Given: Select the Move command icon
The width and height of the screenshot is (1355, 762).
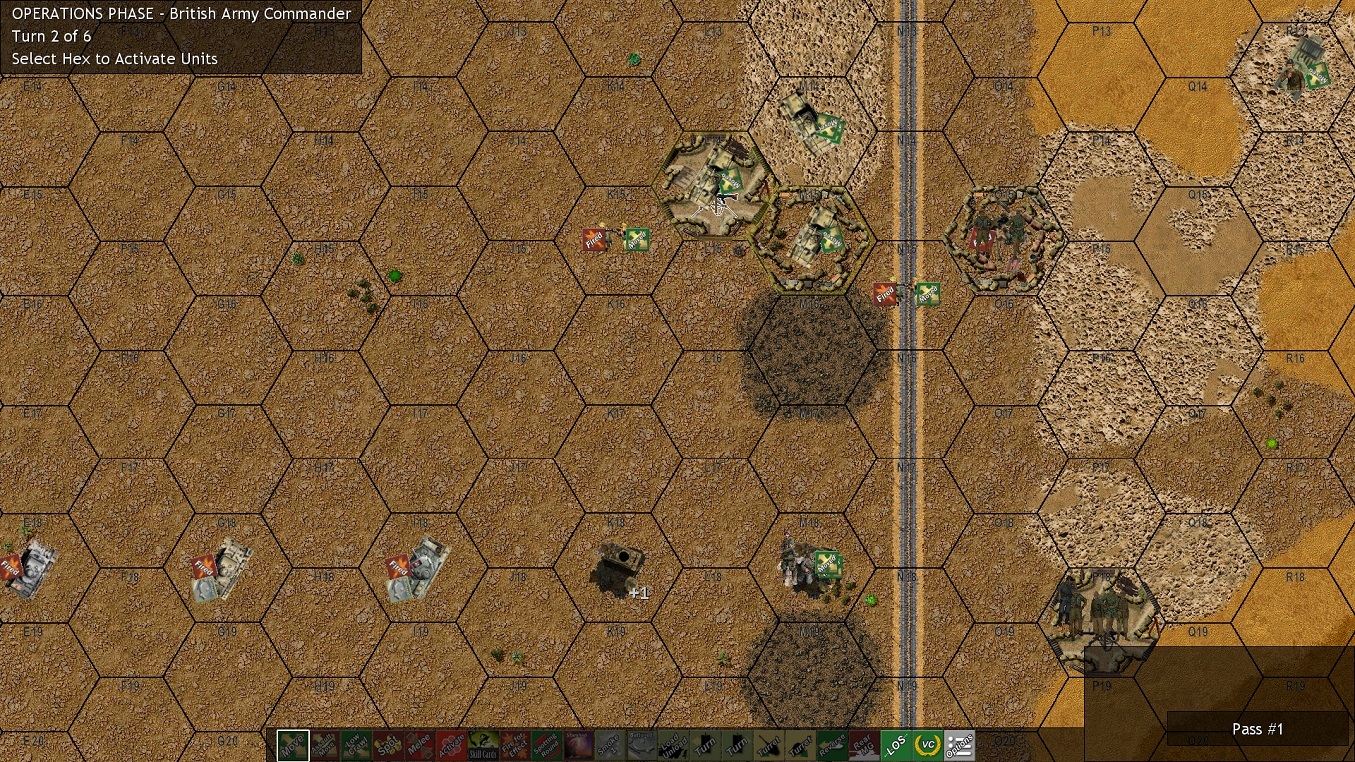Looking at the screenshot, I should tap(293, 745).
